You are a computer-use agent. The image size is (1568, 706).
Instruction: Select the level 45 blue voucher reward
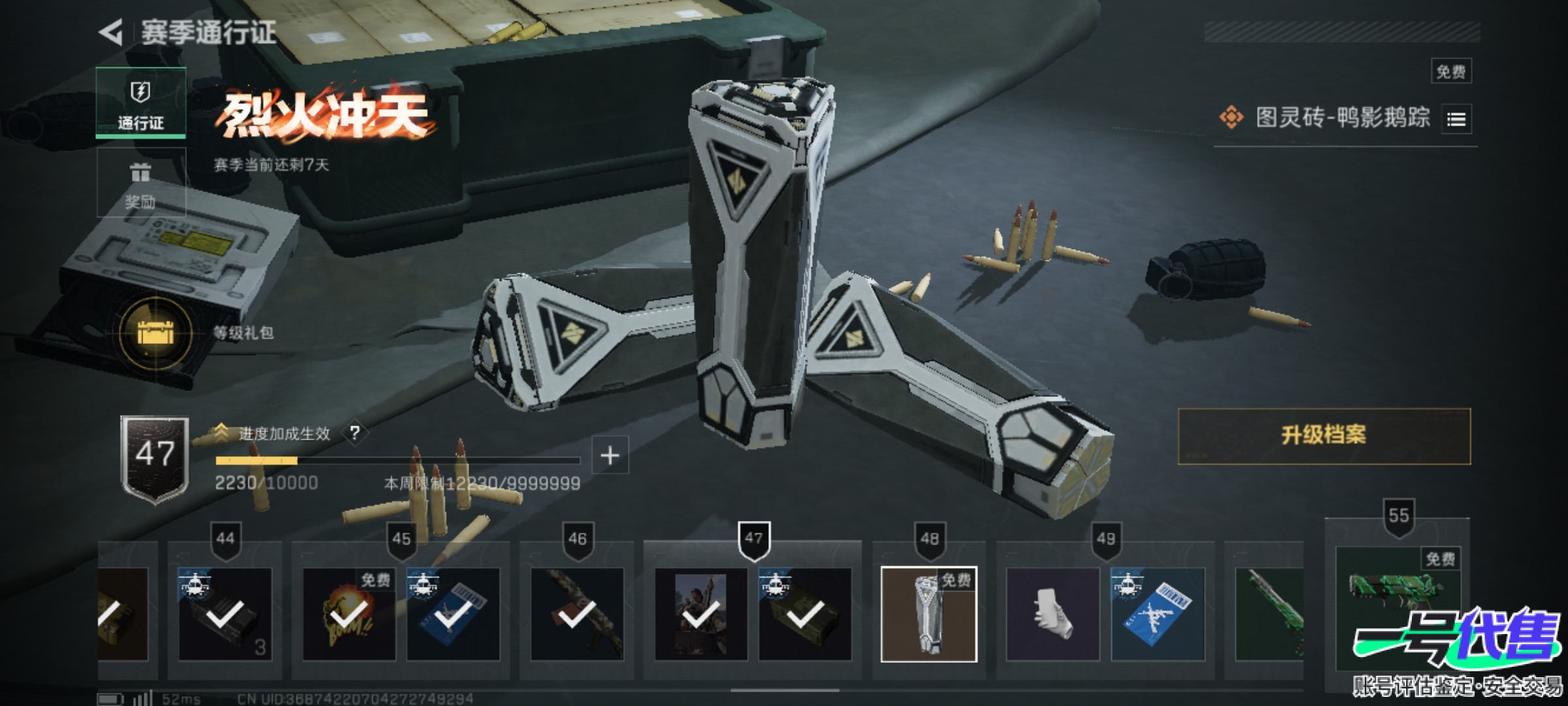[x=453, y=614]
